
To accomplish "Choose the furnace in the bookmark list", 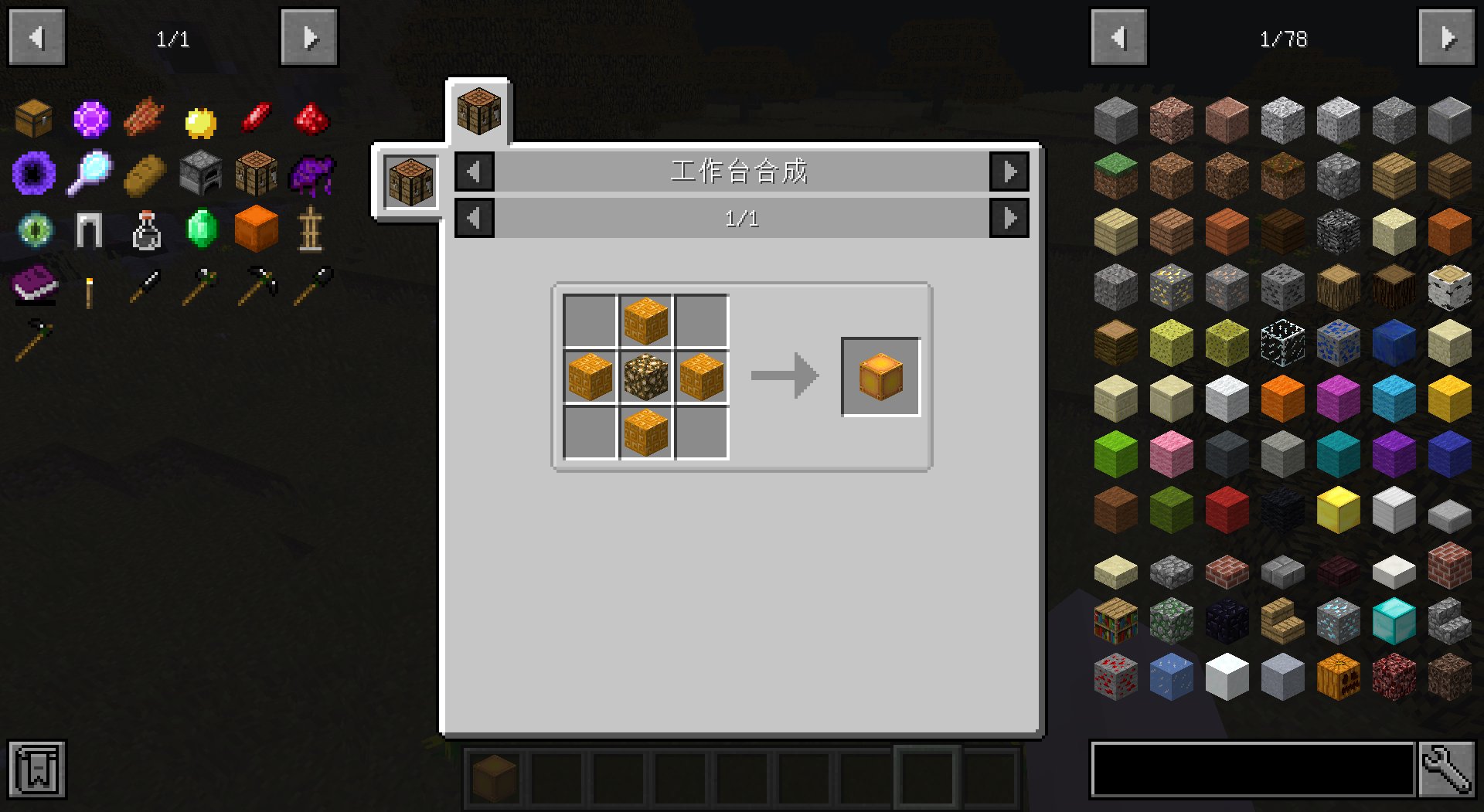I will 201,173.
